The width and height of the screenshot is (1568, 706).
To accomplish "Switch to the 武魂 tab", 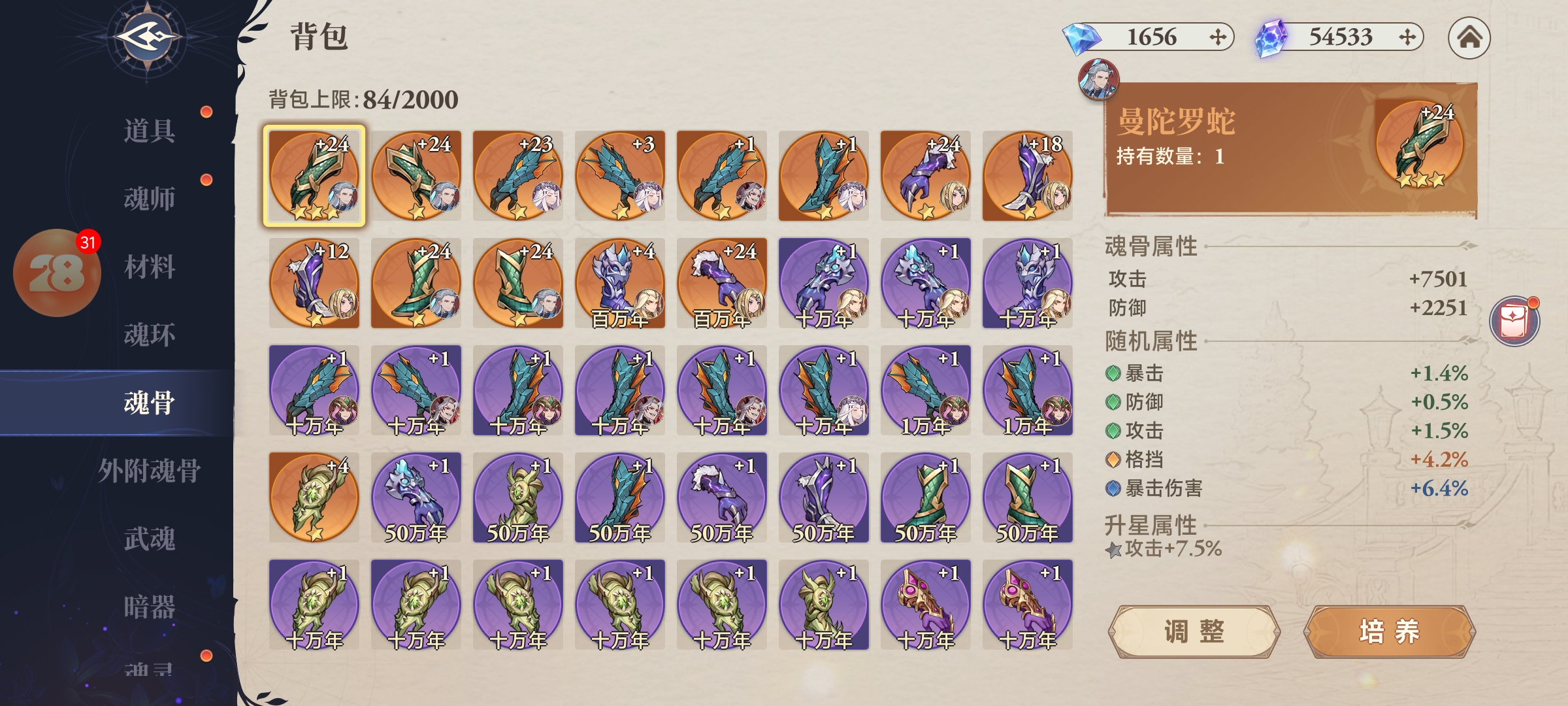I will pyautogui.click(x=149, y=539).
